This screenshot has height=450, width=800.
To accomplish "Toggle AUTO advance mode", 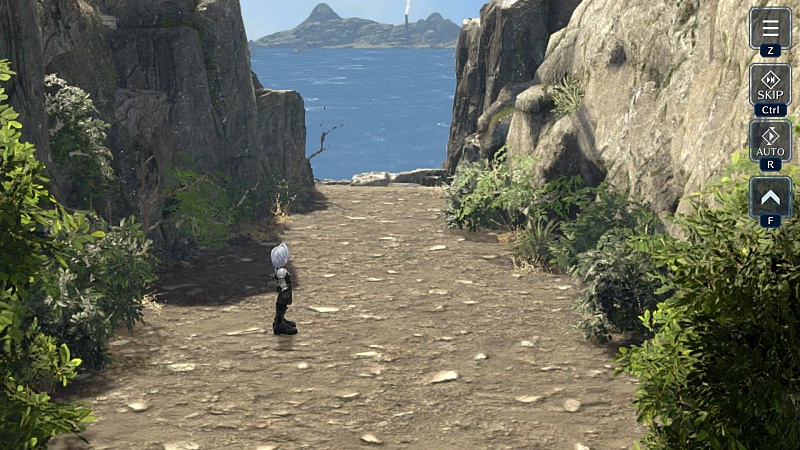I will [x=770, y=140].
